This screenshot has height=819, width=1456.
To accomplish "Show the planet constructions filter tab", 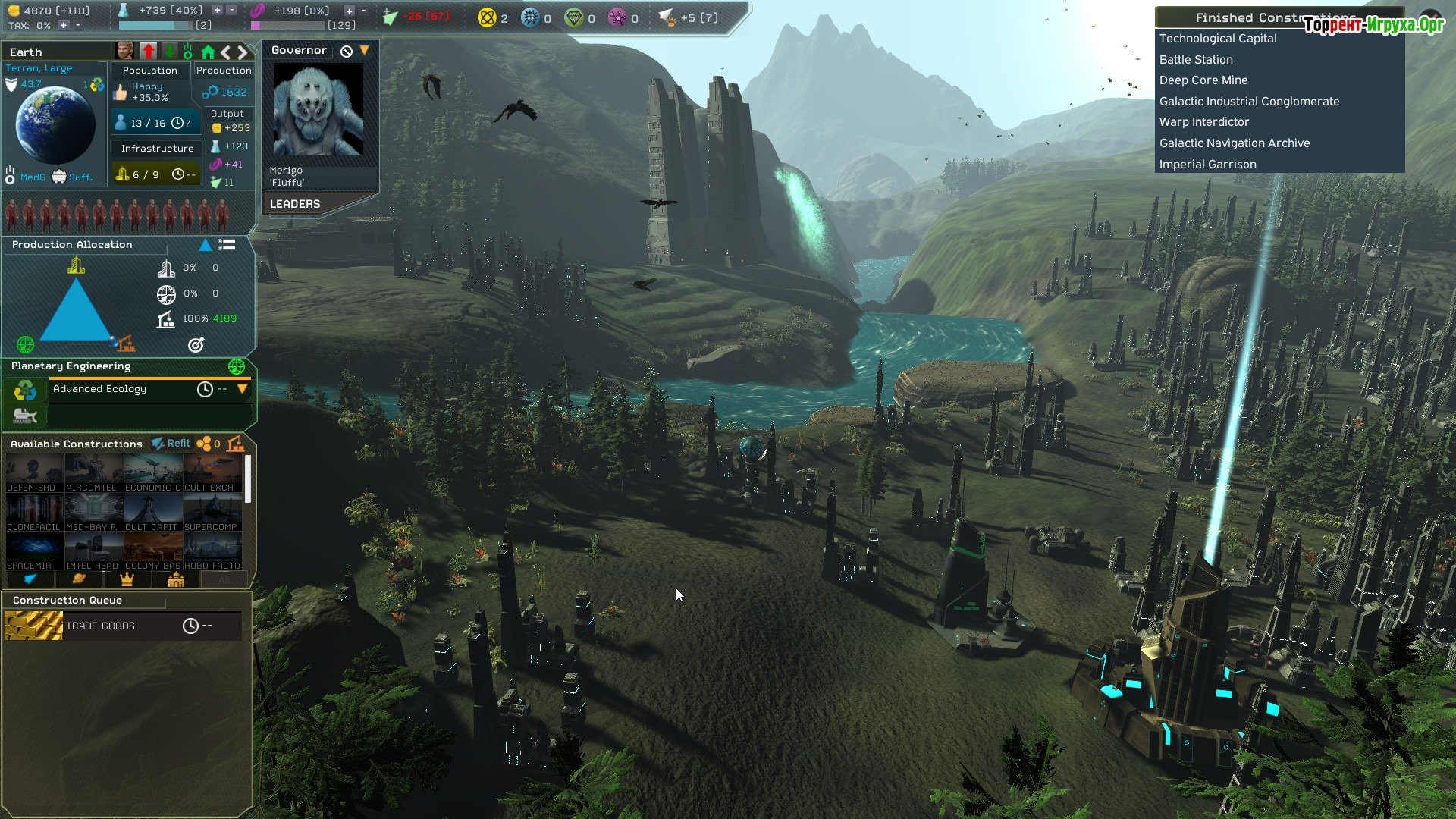I will pyautogui.click(x=78, y=580).
